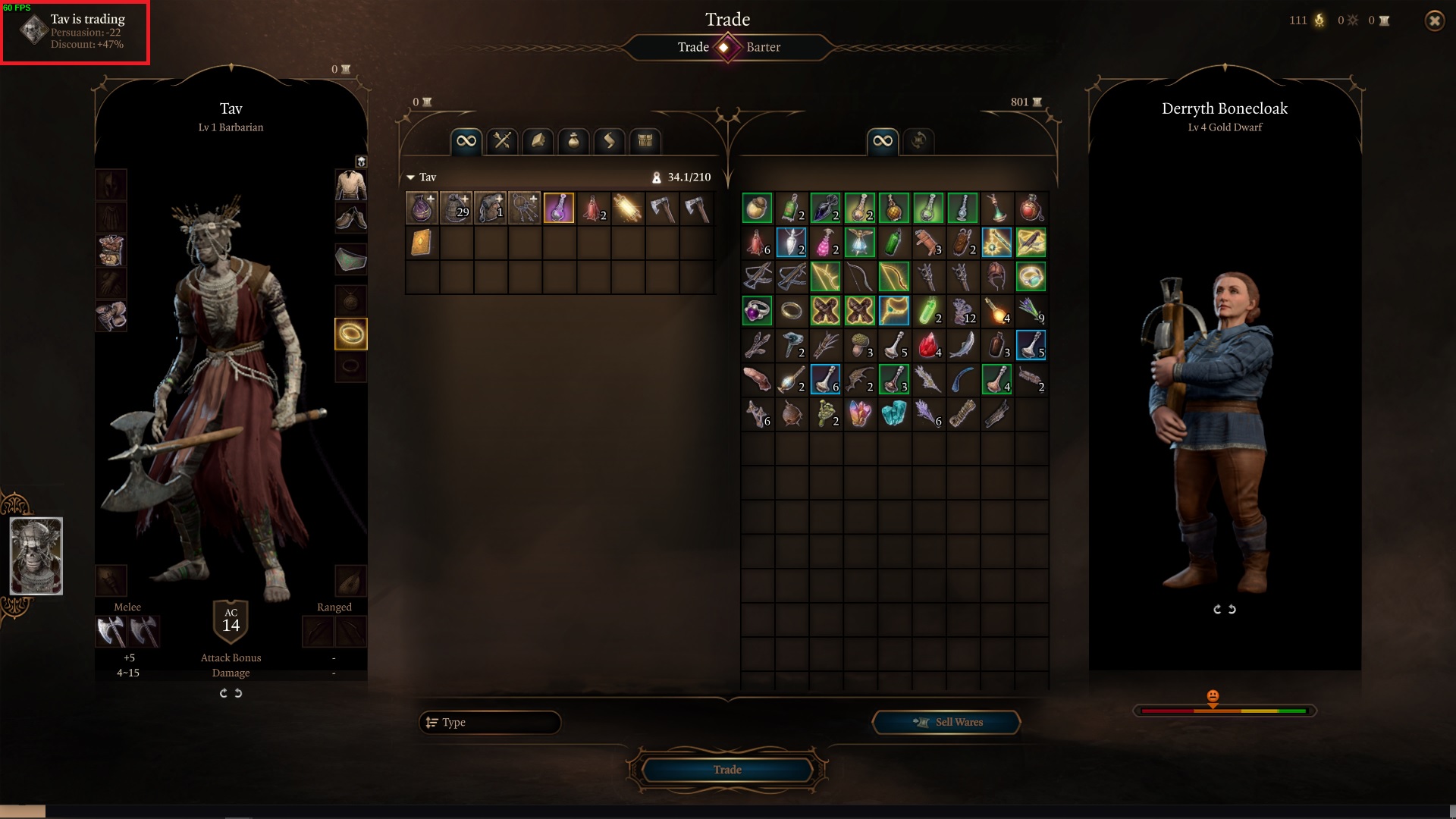Switch to Barter mode
Screen dimensions: 1456x819
click(x=763, y=47)
